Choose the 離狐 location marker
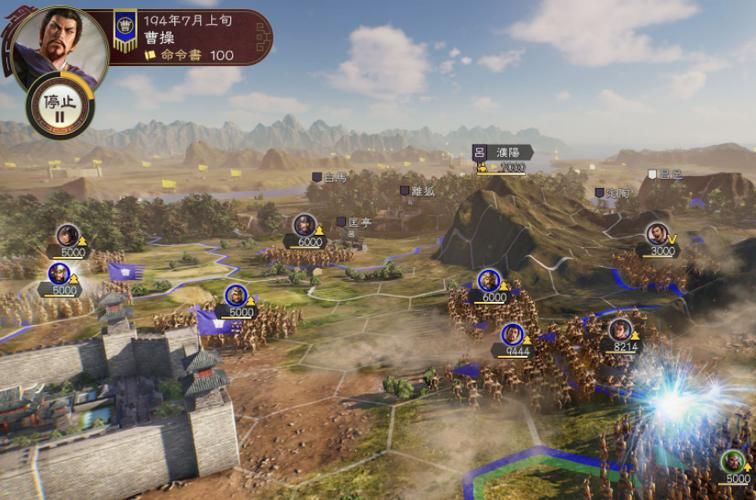This screenshot has height=500, width=756. (x=418, y=190)
